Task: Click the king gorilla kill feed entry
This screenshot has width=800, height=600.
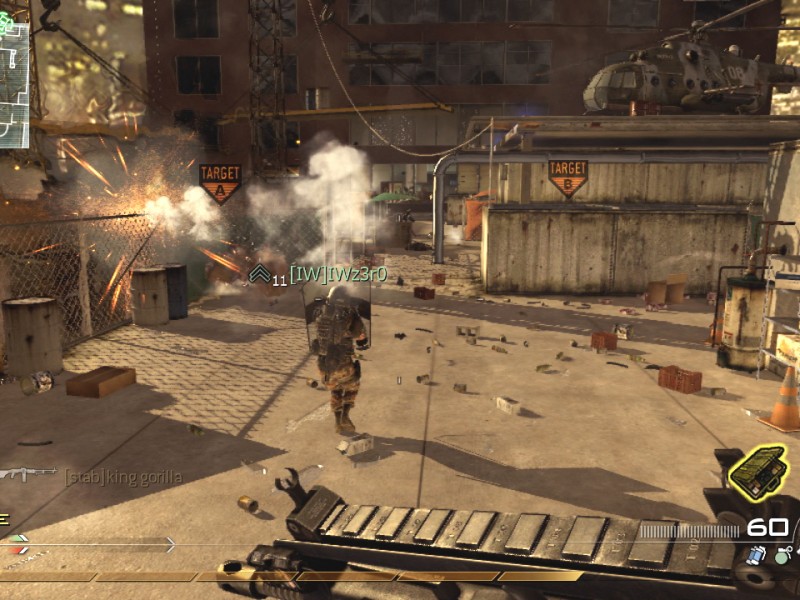Action: [x=124, y=477]
